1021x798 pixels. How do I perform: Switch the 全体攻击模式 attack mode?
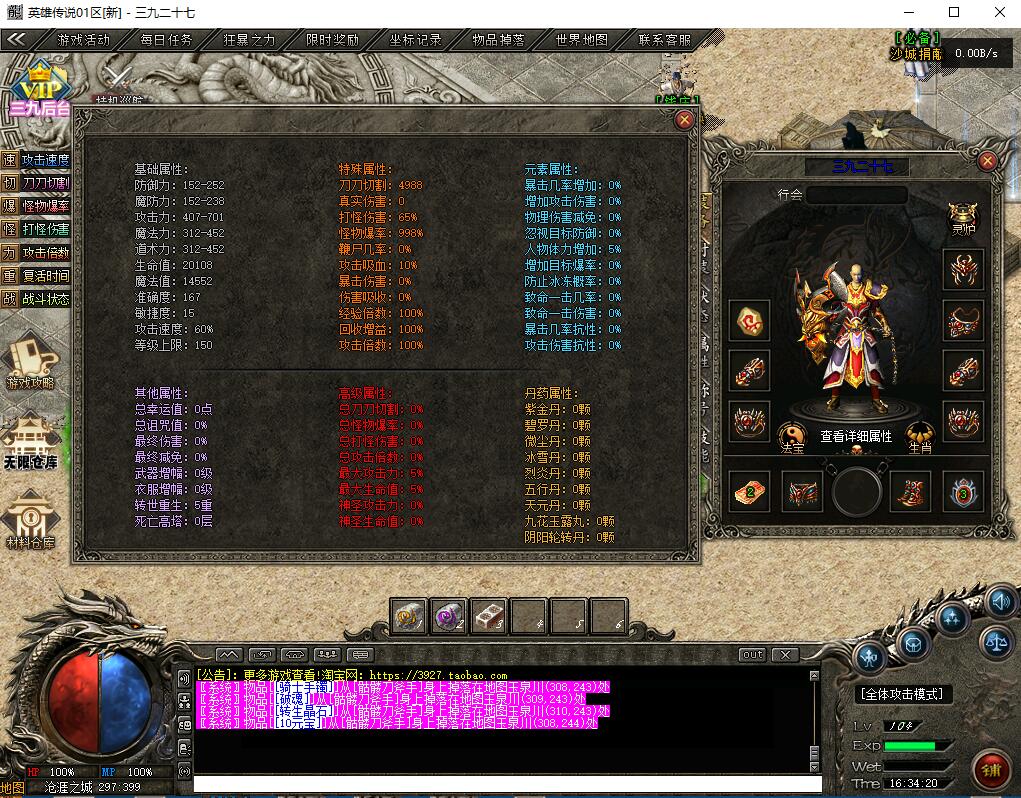903,693
